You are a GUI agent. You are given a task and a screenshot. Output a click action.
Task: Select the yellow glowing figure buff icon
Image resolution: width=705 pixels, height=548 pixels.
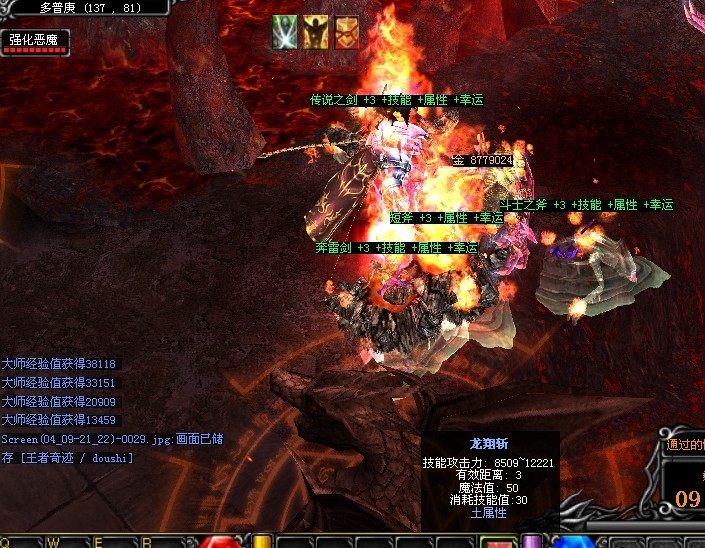point(316,33)
